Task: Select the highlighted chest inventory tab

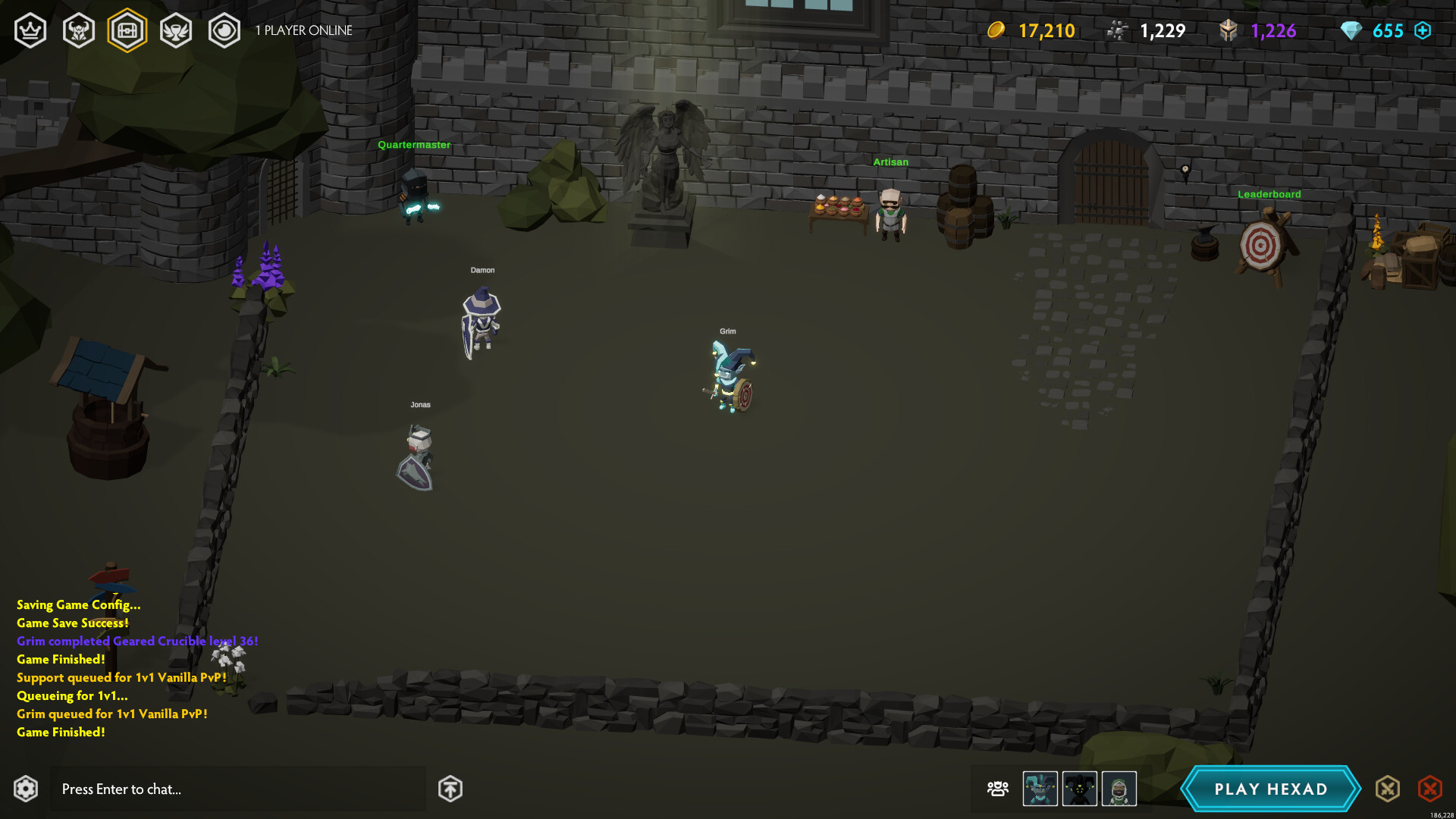Action: click(x=127, y=30)
